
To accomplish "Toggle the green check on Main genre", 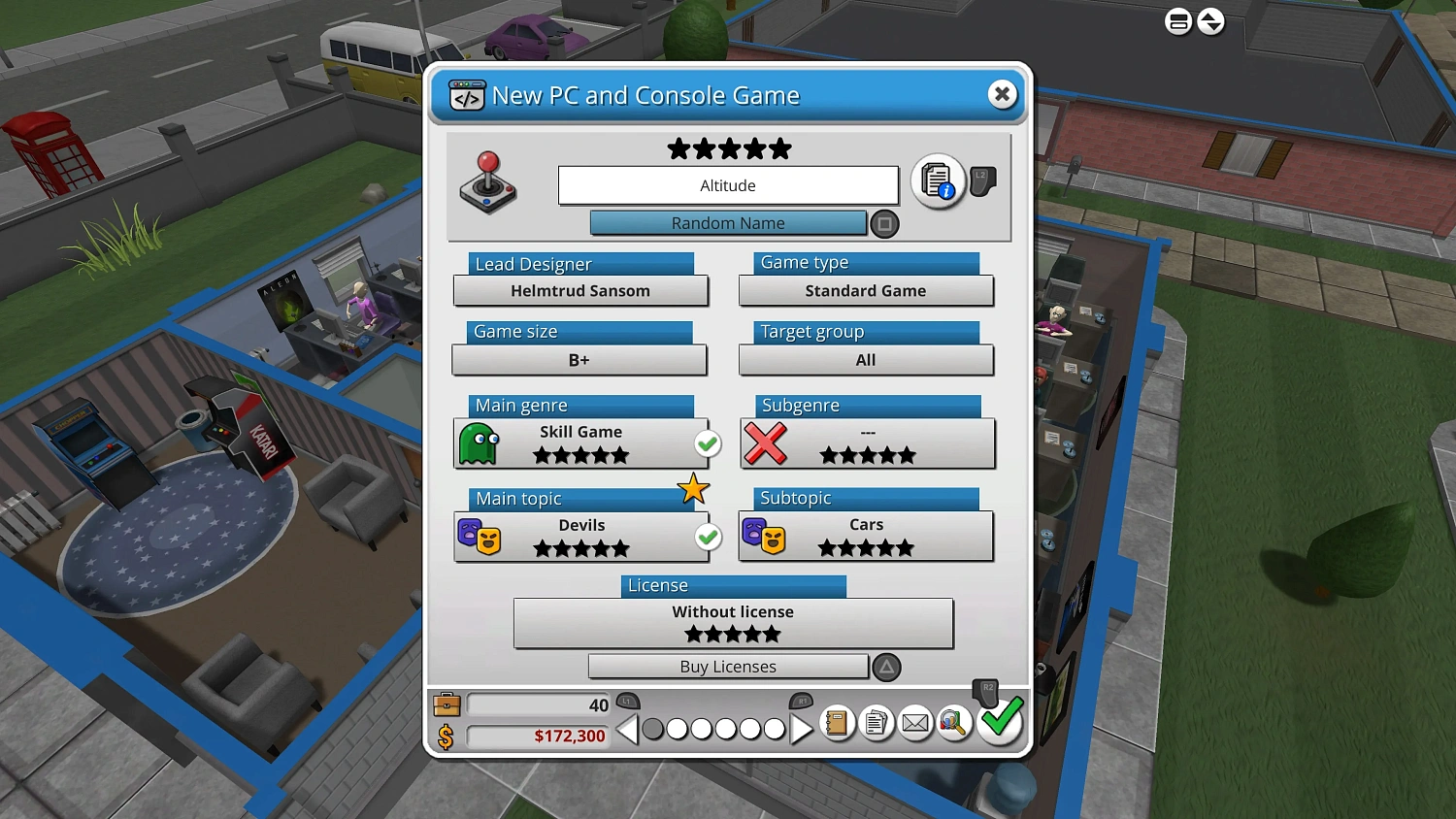I will pyautogui.click(x=708, y=443).
